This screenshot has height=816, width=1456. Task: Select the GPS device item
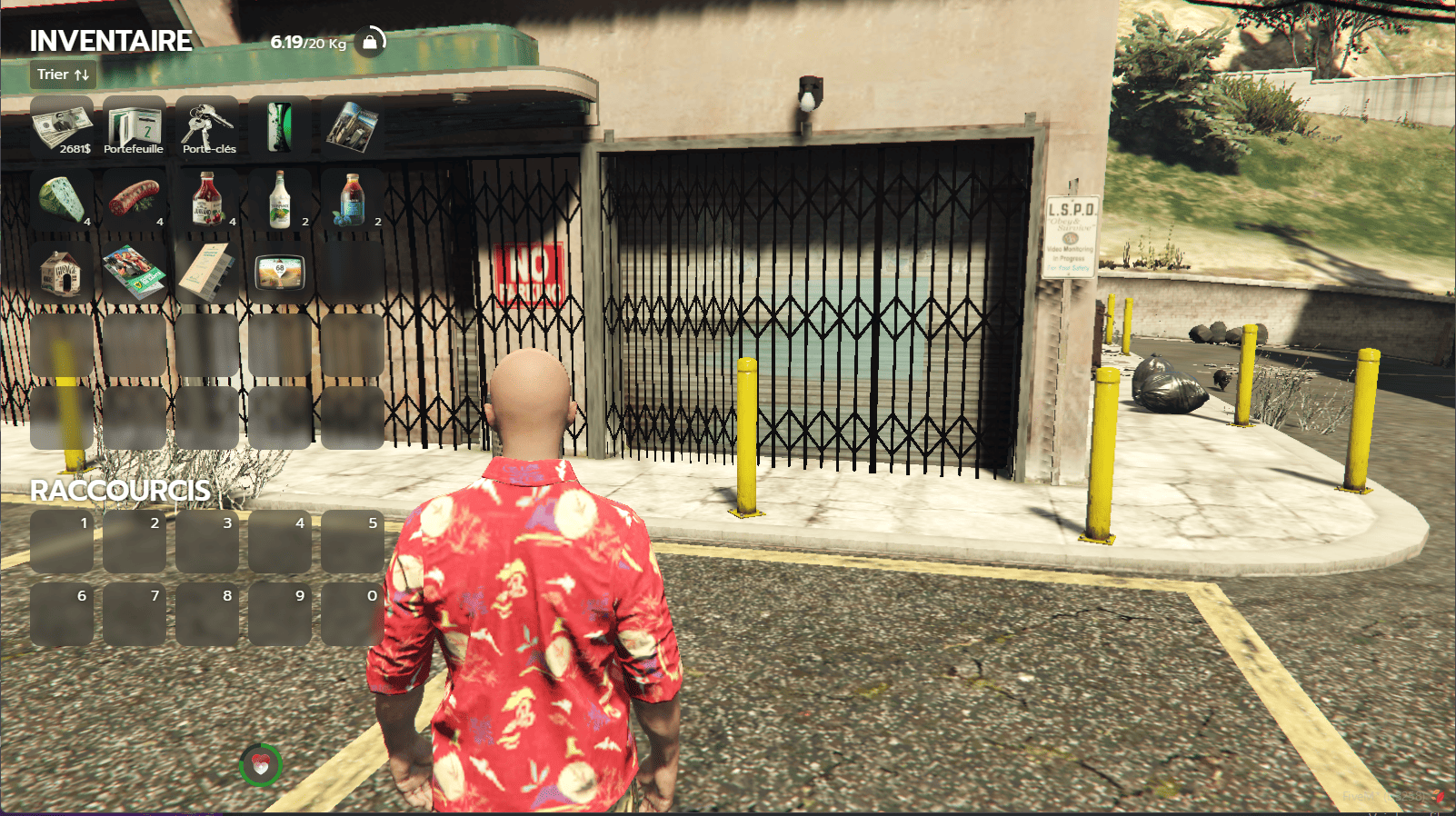tap(280, 273)
